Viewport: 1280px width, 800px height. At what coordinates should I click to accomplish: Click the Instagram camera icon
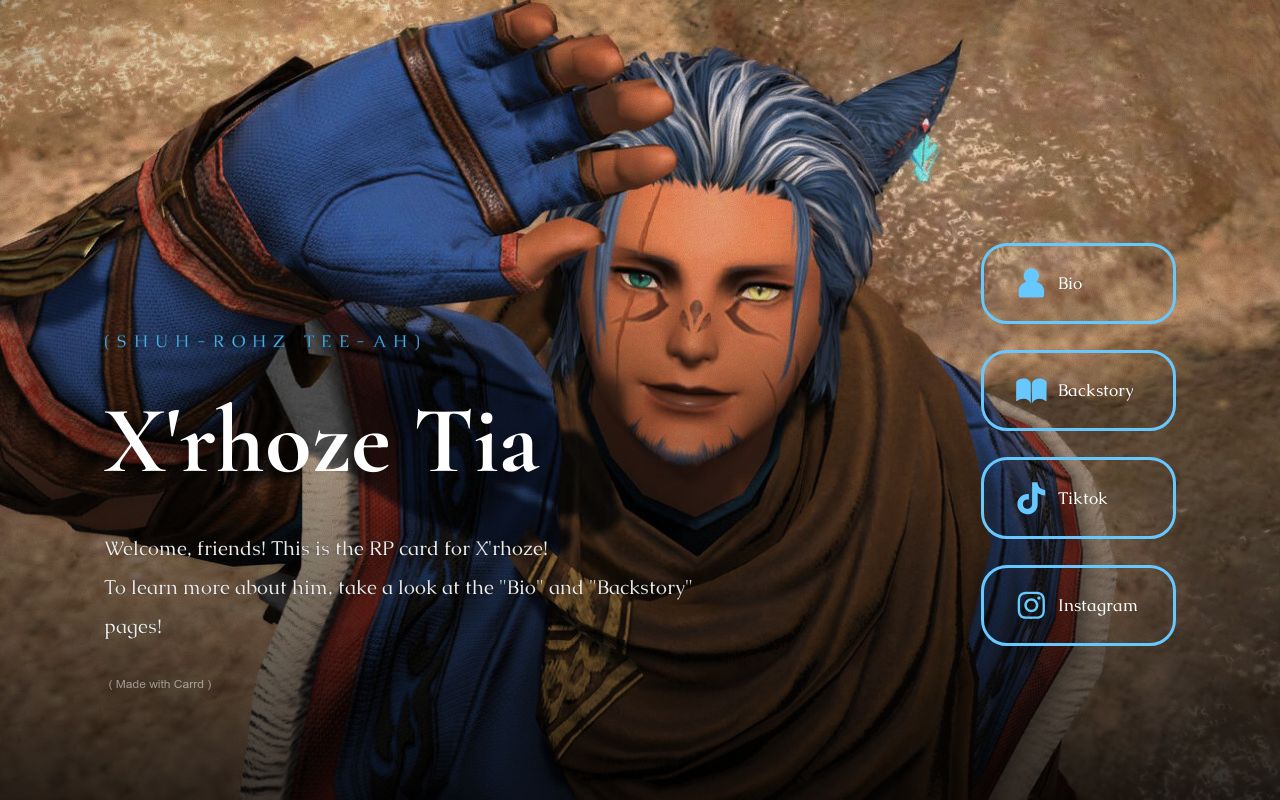pyautogui.click(x=1030, y=605)
